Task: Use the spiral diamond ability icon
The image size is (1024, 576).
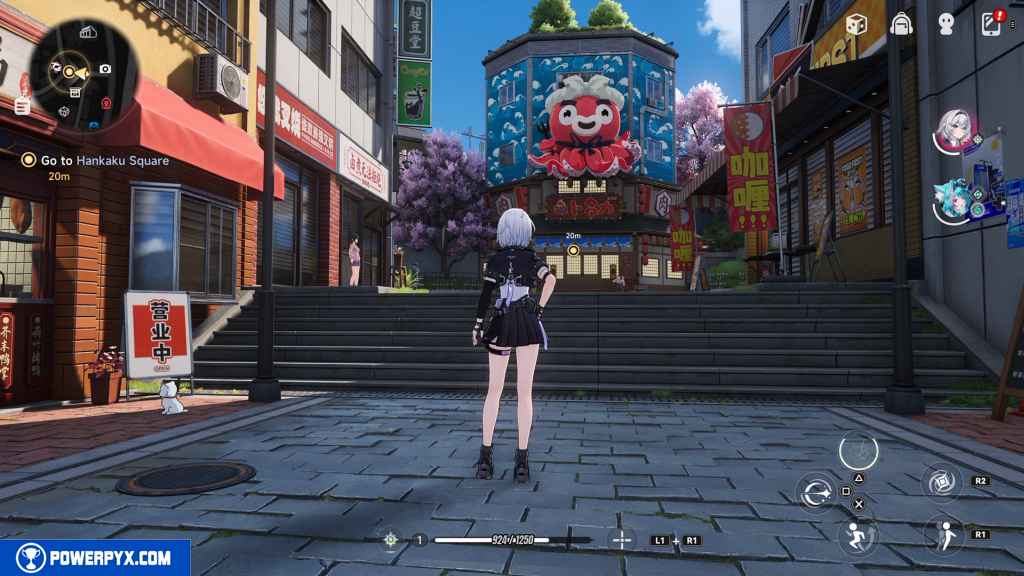Action: pyautogui.click(x=941, y=482)
